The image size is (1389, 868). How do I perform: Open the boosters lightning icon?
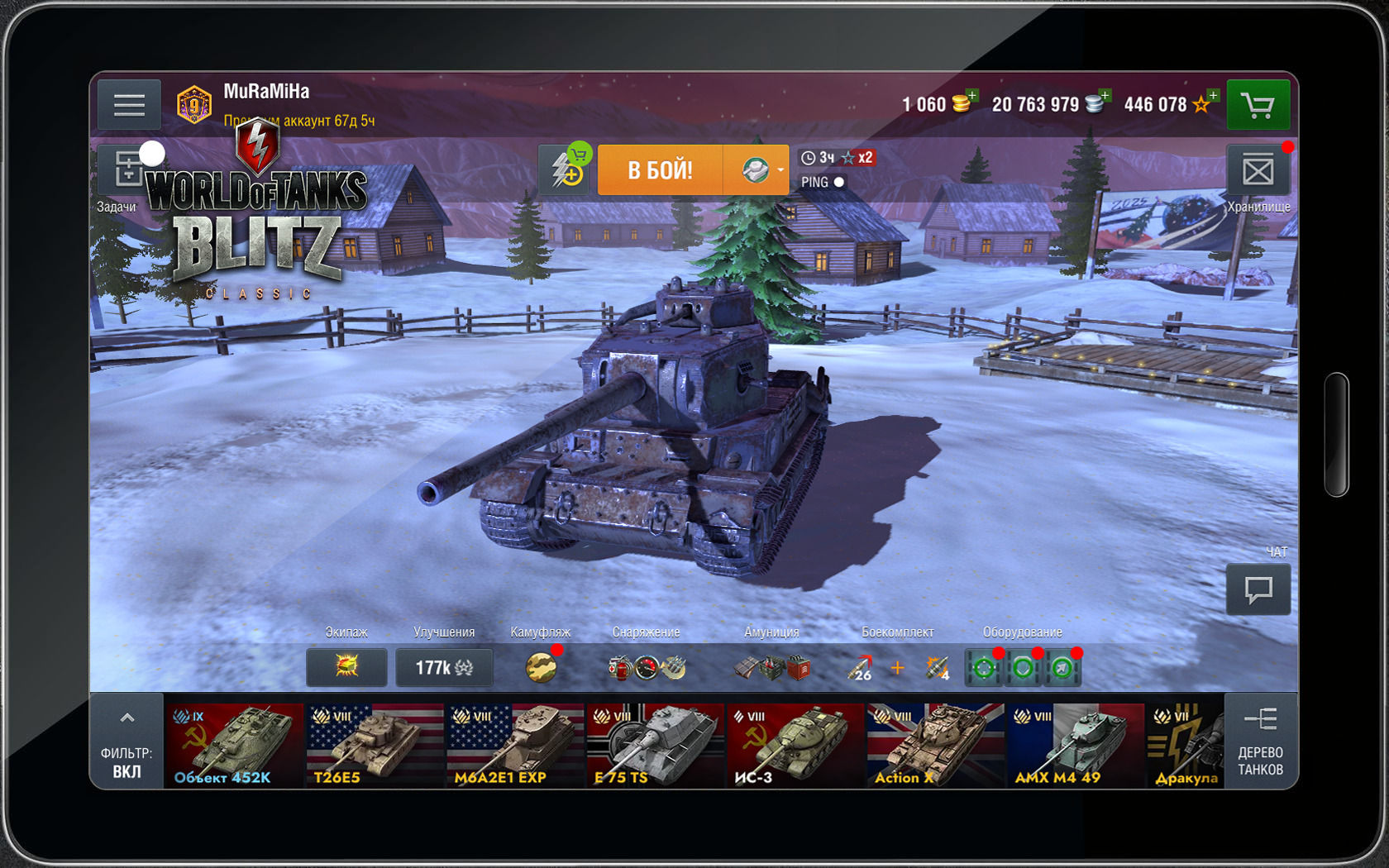pos(566,170)
